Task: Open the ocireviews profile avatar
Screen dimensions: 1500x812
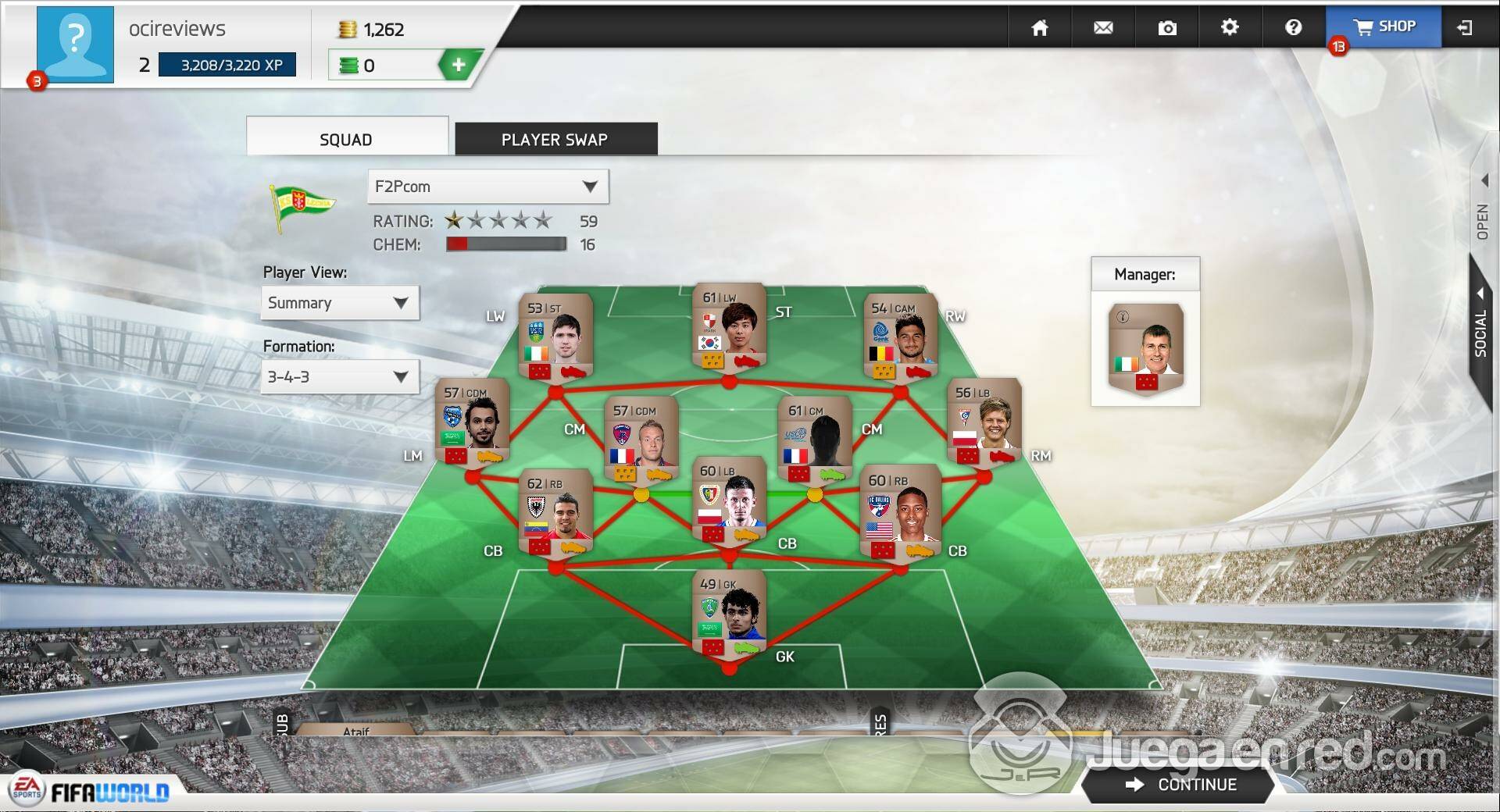Action: (75, 44)
